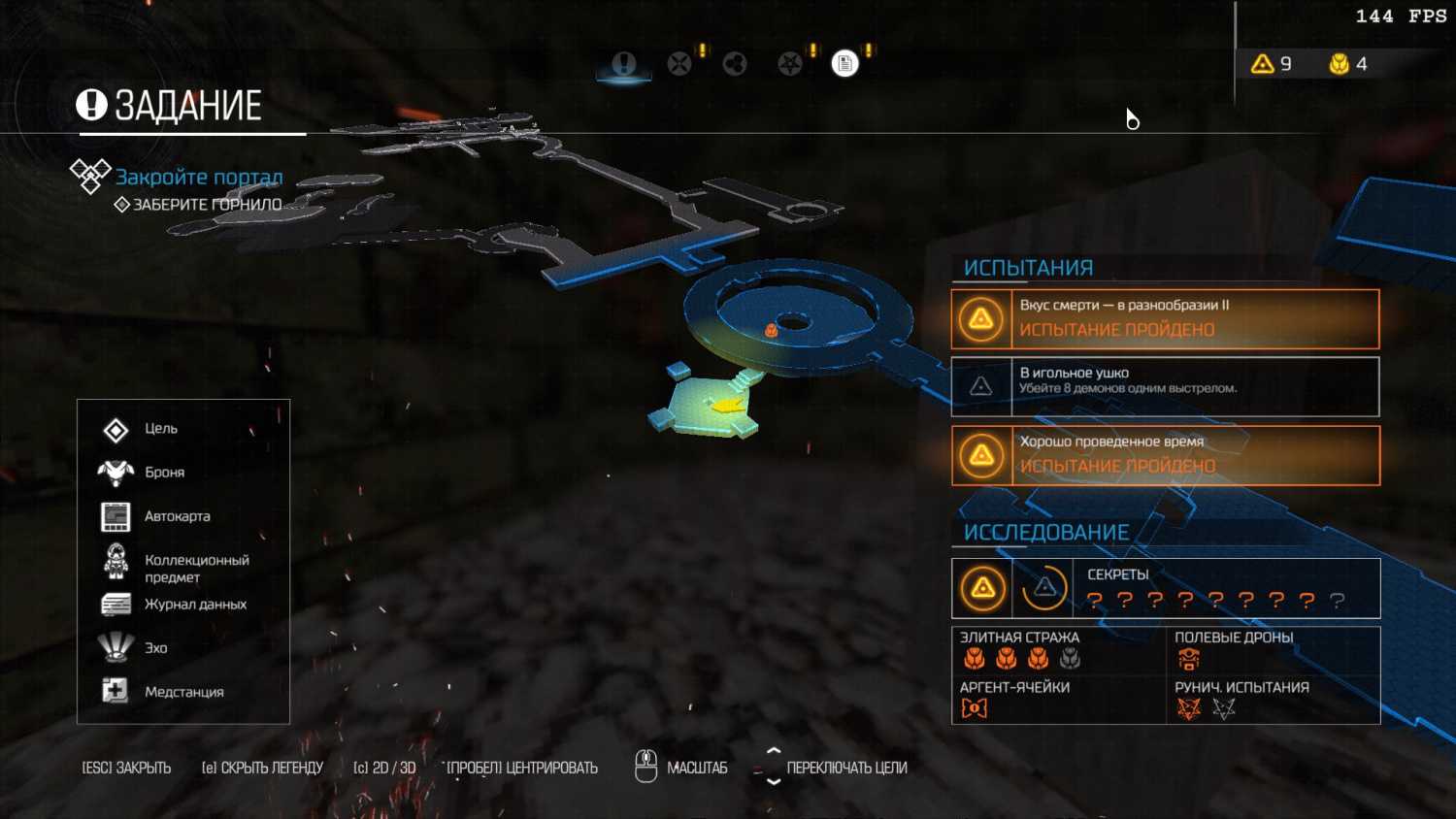
Task: Open the pentagram runes tab
Action: 790,64
